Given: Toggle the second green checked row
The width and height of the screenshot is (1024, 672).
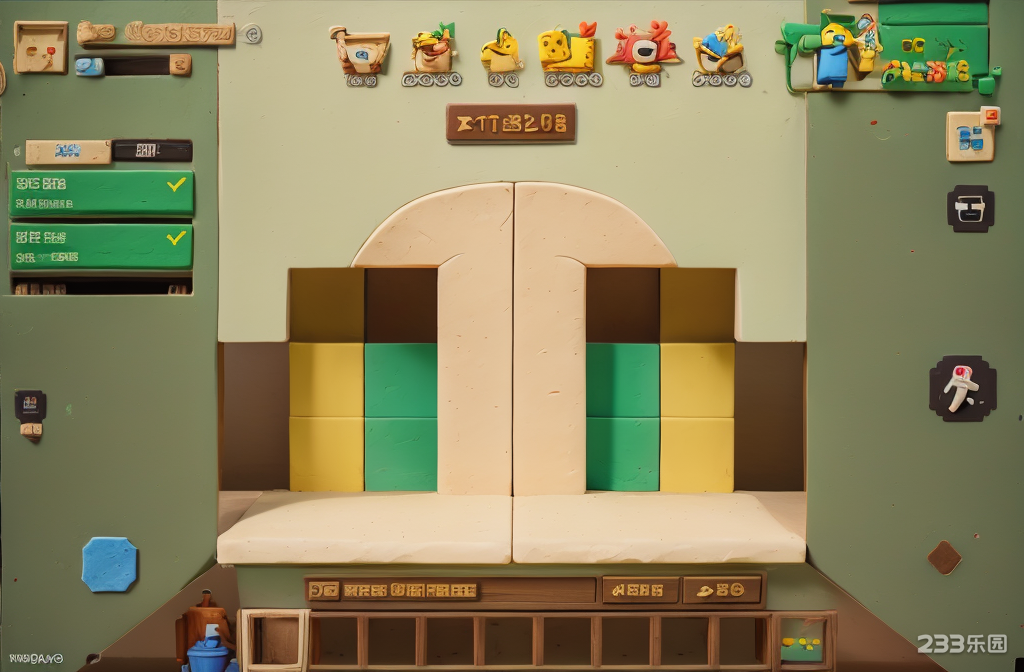Looking at the screenshot, I should 102,246.
